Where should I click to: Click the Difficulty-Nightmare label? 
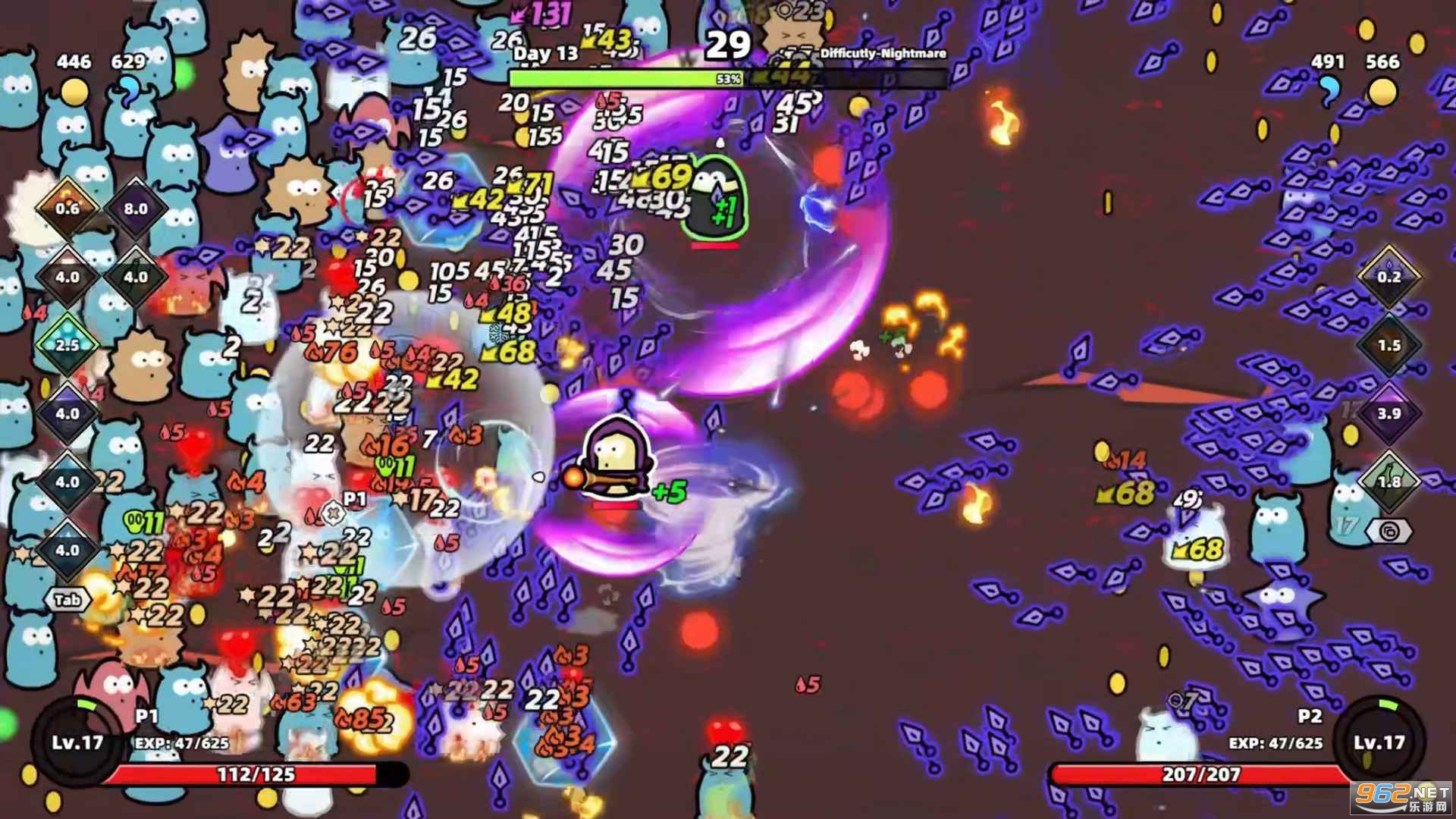[x=882, y=54]
